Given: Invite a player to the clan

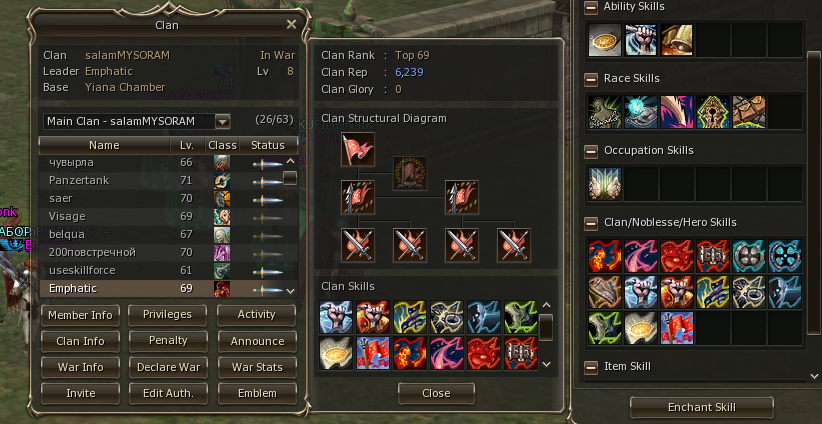Looking at the screenshot, I should (x=81, y=393).
